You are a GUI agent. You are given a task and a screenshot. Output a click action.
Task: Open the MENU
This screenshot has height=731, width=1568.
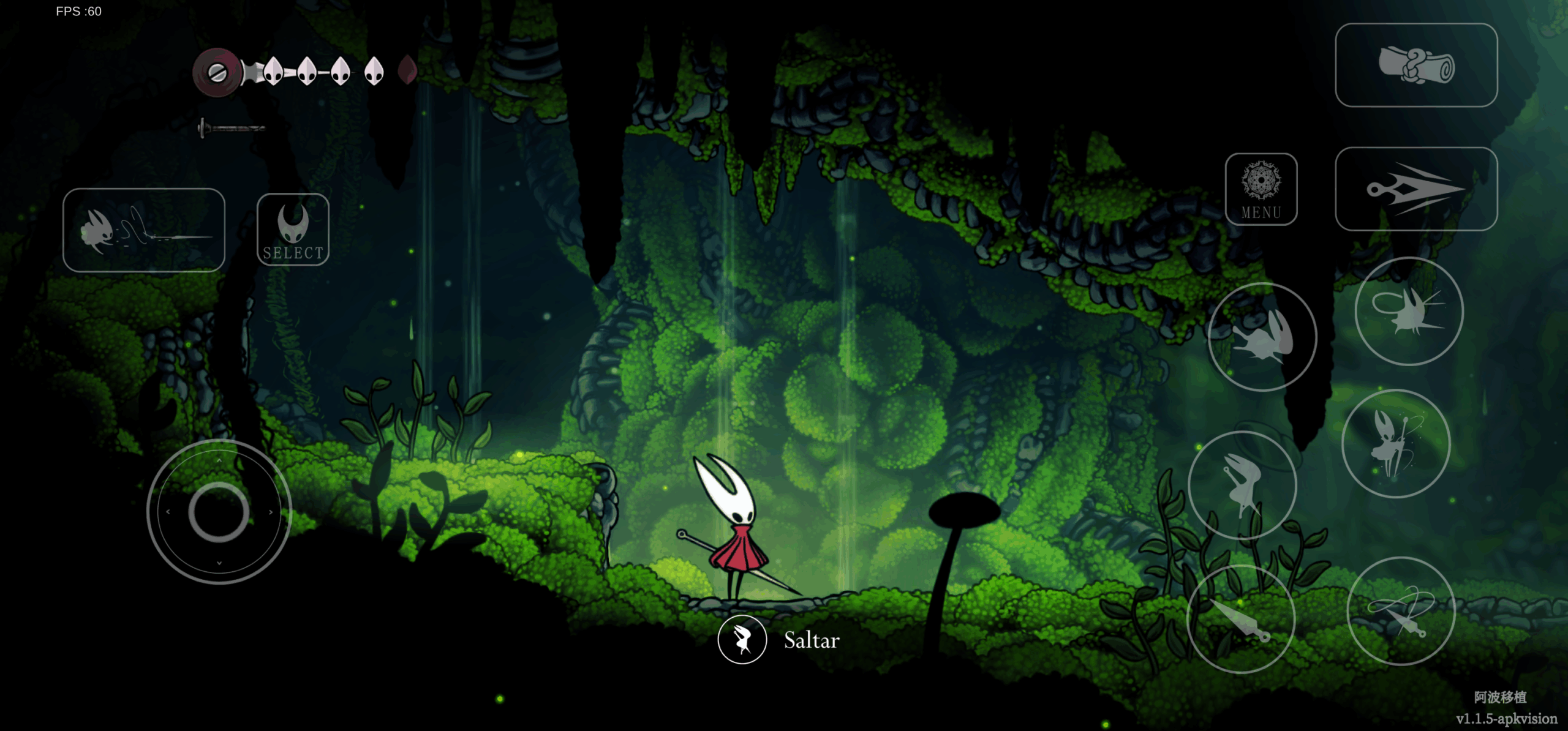pos(1261,190)
